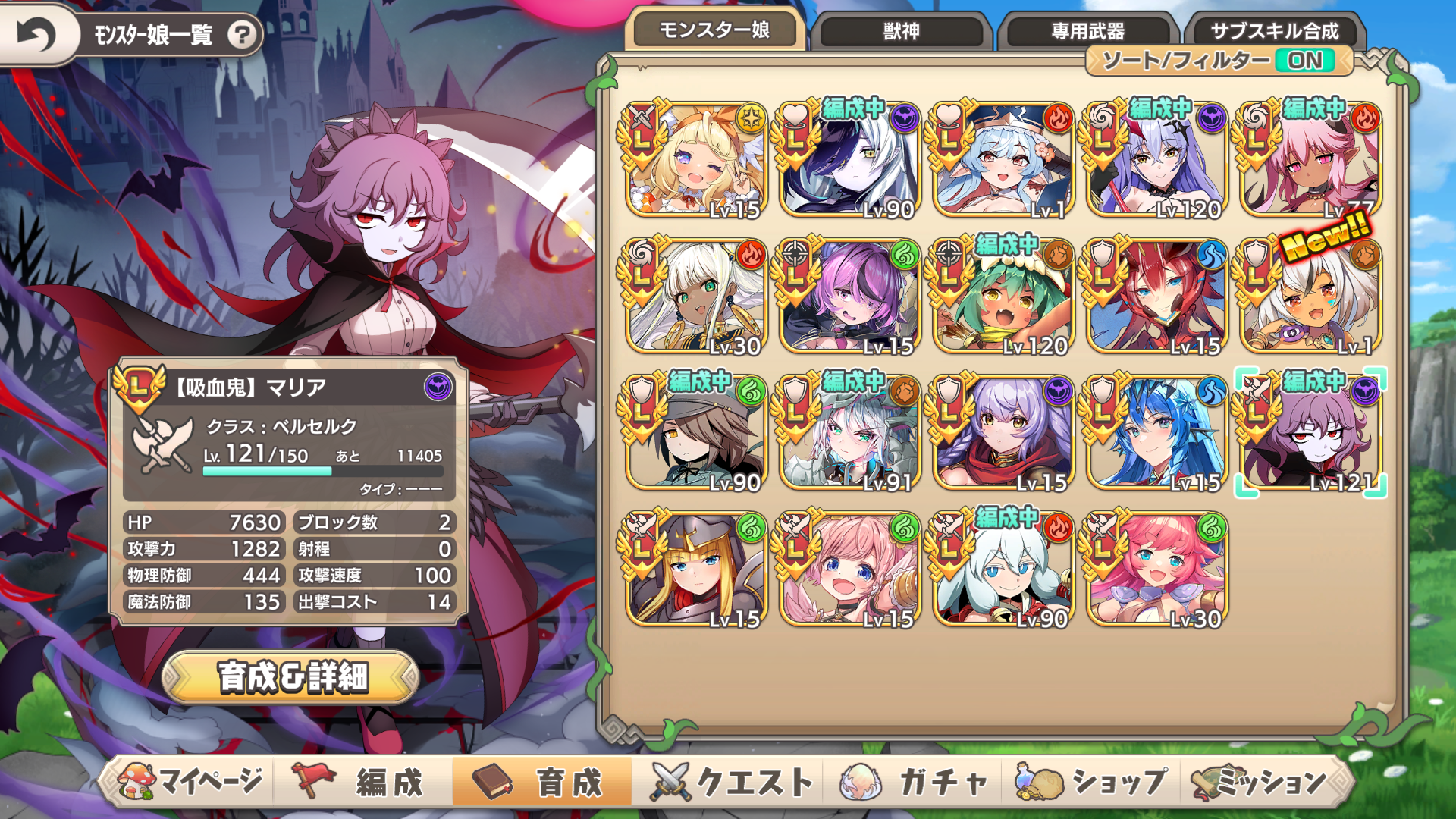Go to マイページ in the bottom menu
The image size is (1456, 819).
(190, 781)
